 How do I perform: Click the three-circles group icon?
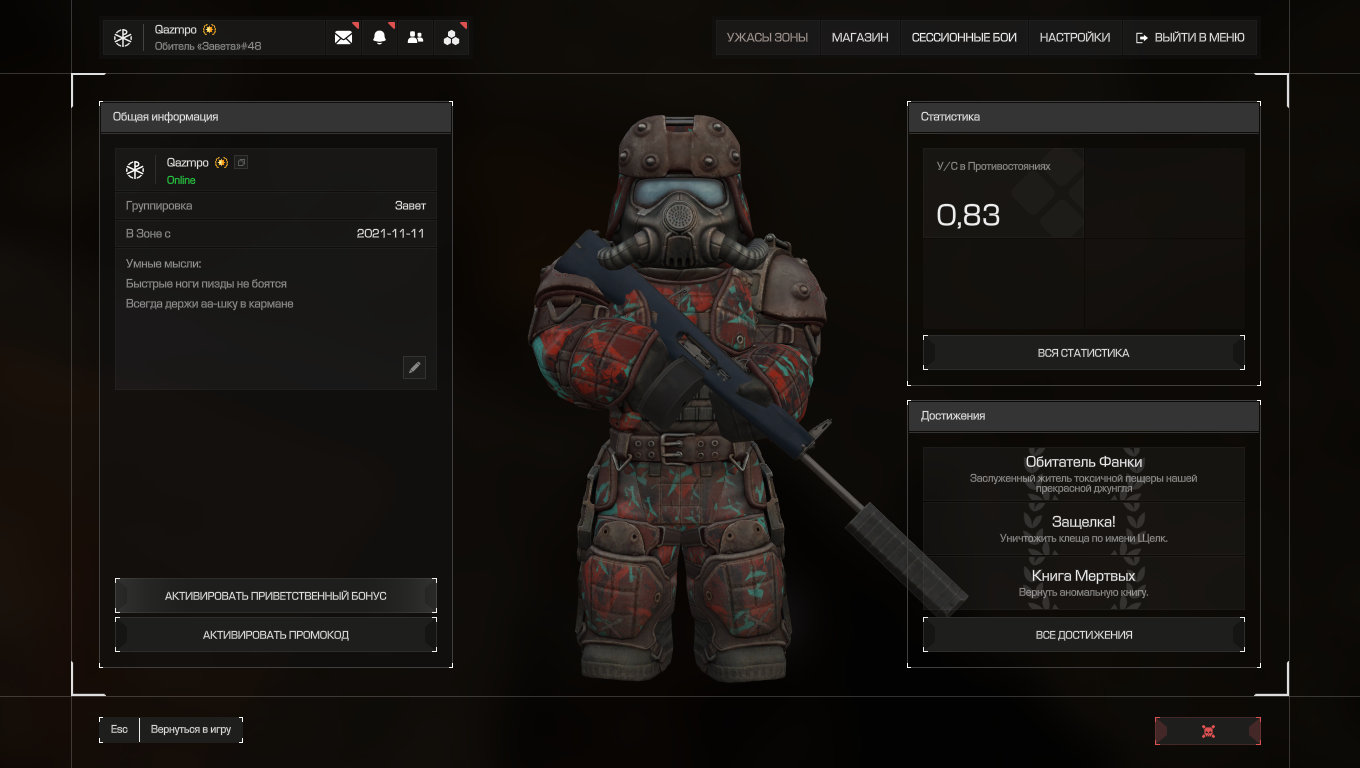[452, 38]
